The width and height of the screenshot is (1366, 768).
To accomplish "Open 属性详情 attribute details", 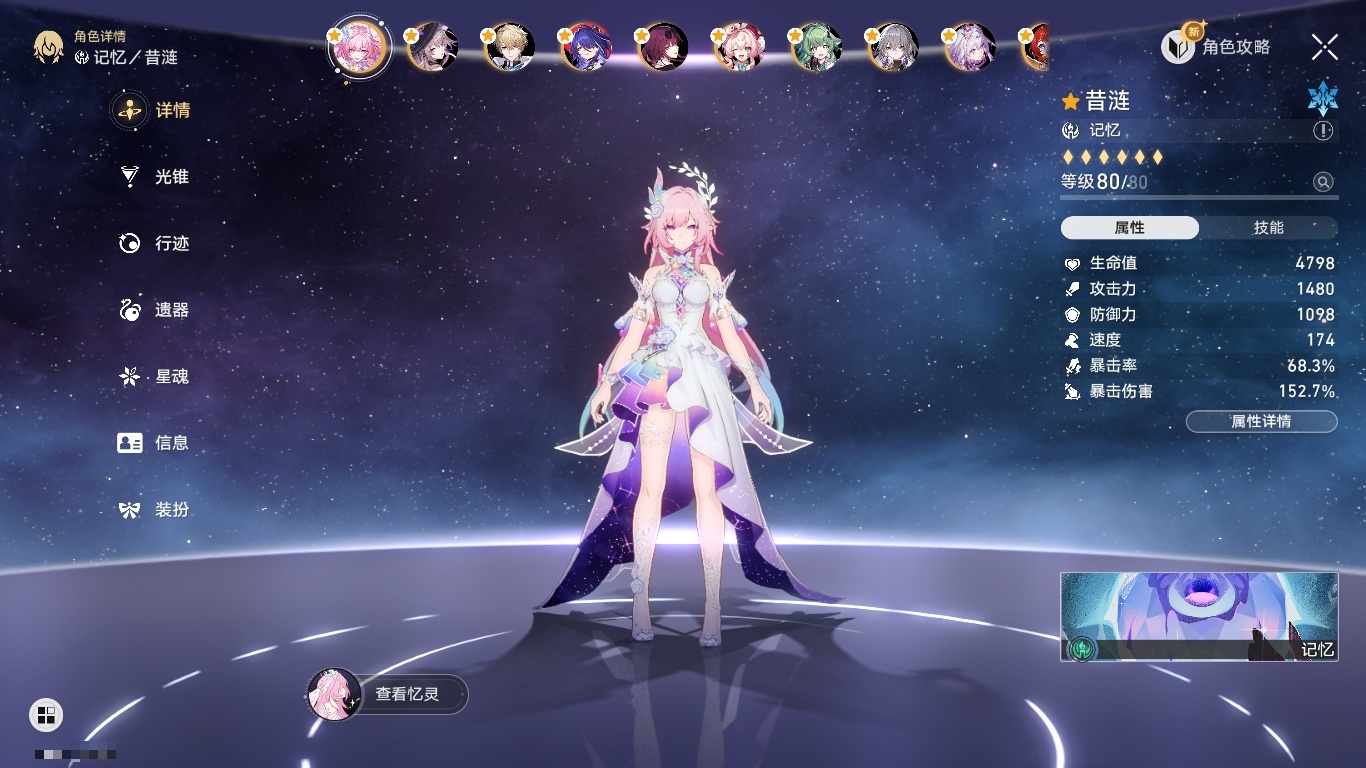I will (1261, 421).
